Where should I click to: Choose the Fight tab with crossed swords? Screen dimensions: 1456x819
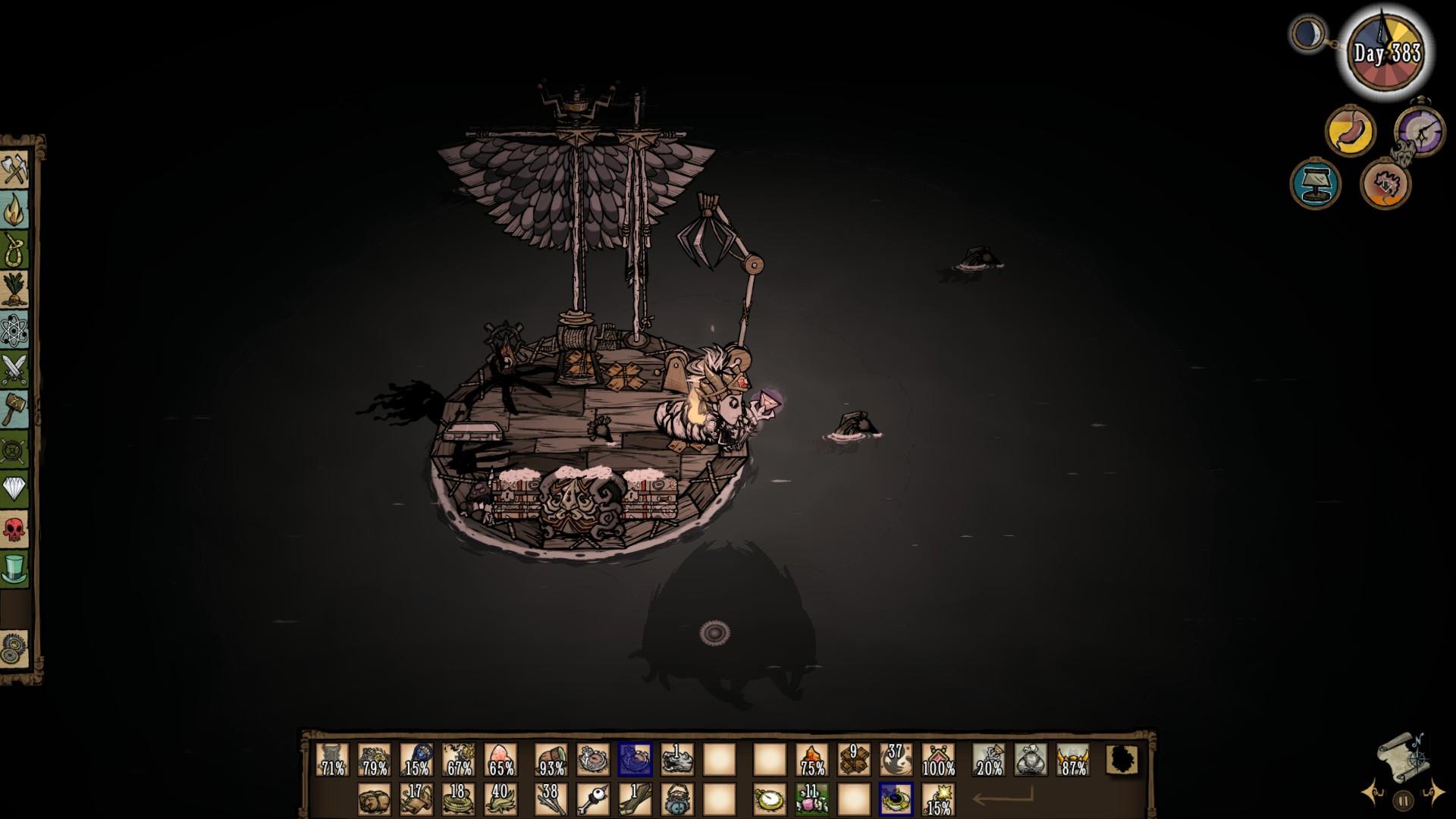pos(14,371)
